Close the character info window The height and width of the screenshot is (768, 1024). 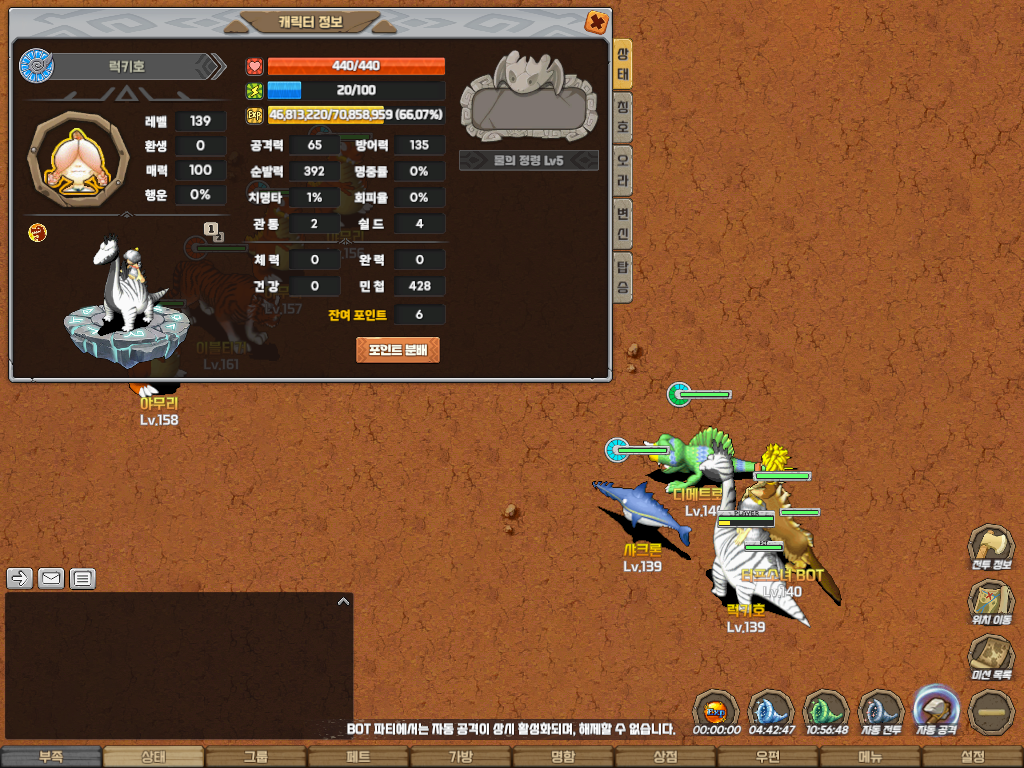click(595, 22)
